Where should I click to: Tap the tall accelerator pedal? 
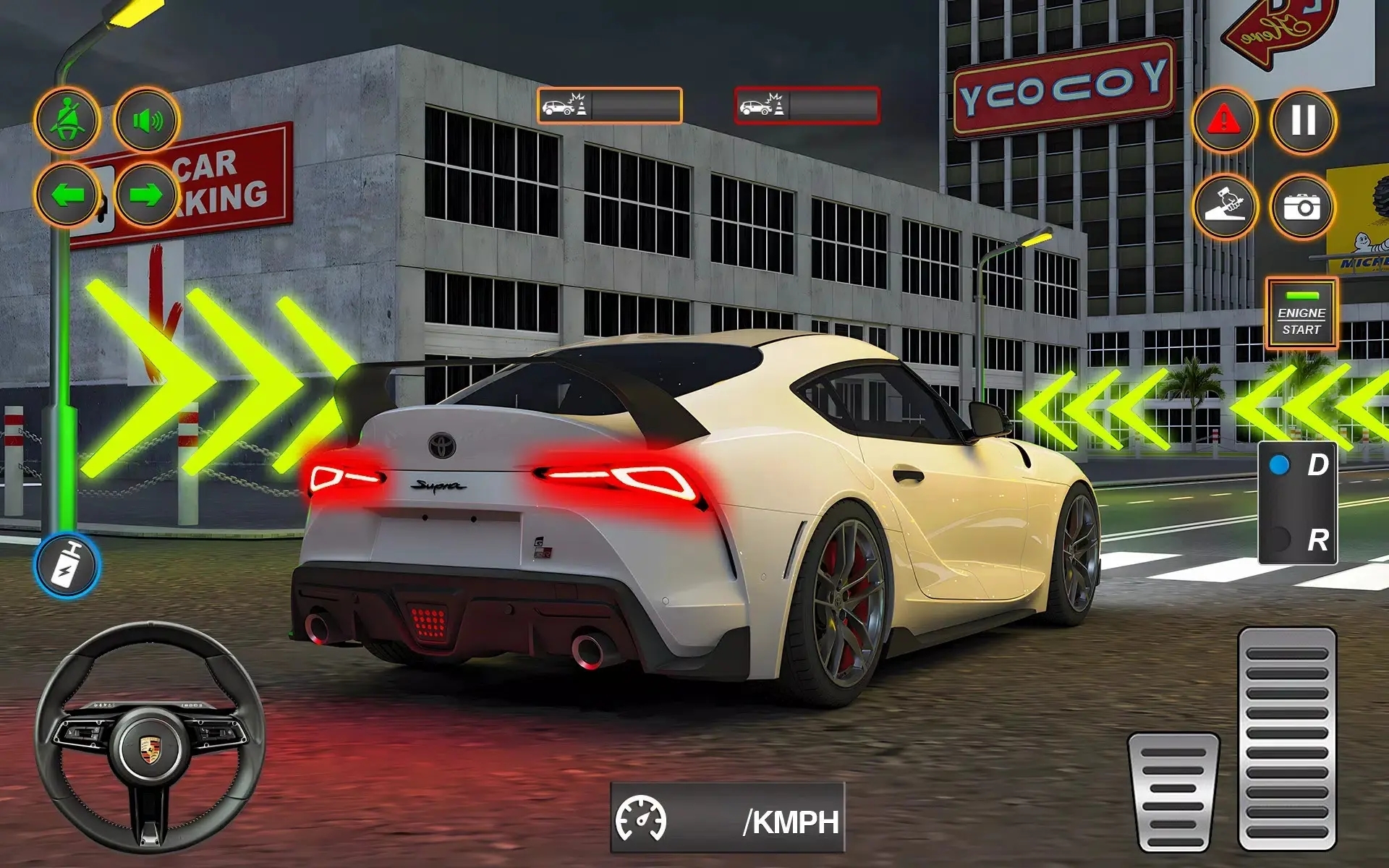pyautogui.click(x=1286, y=738)
